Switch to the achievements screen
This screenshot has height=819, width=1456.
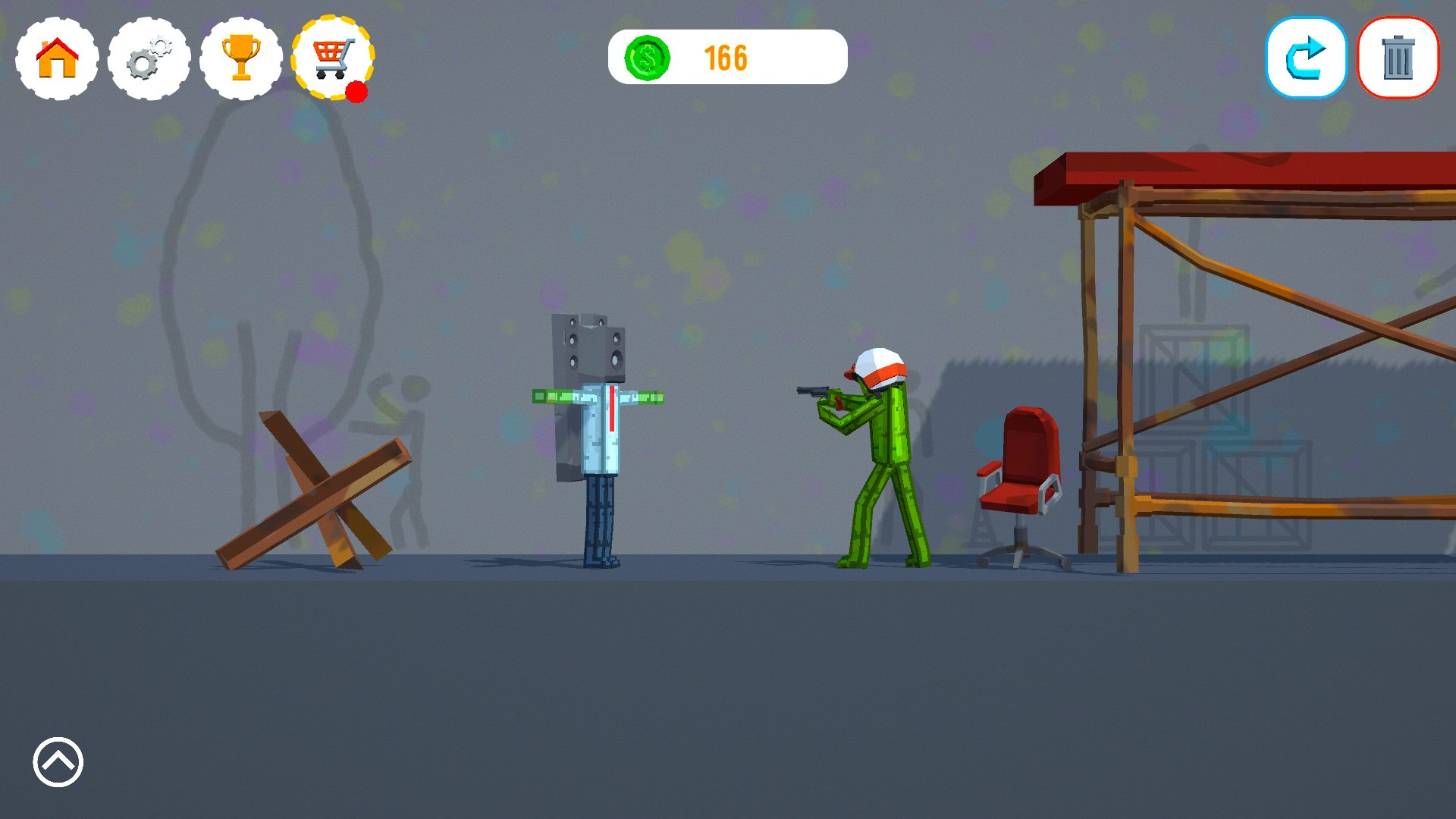240,58
